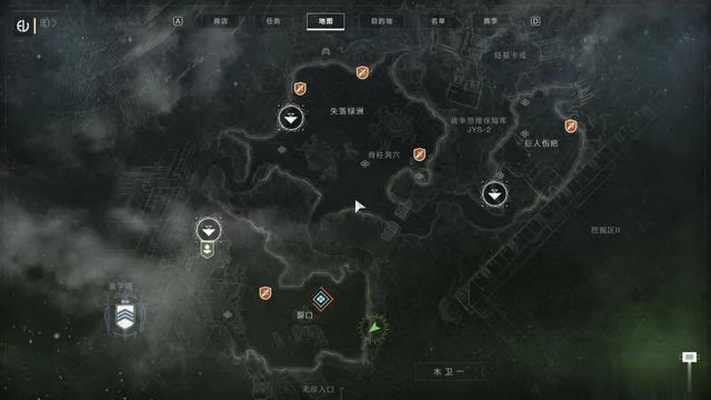
Task: Select the orange shield marker left of 裂口
Action: pyautogui.click(x=265, y=292)
